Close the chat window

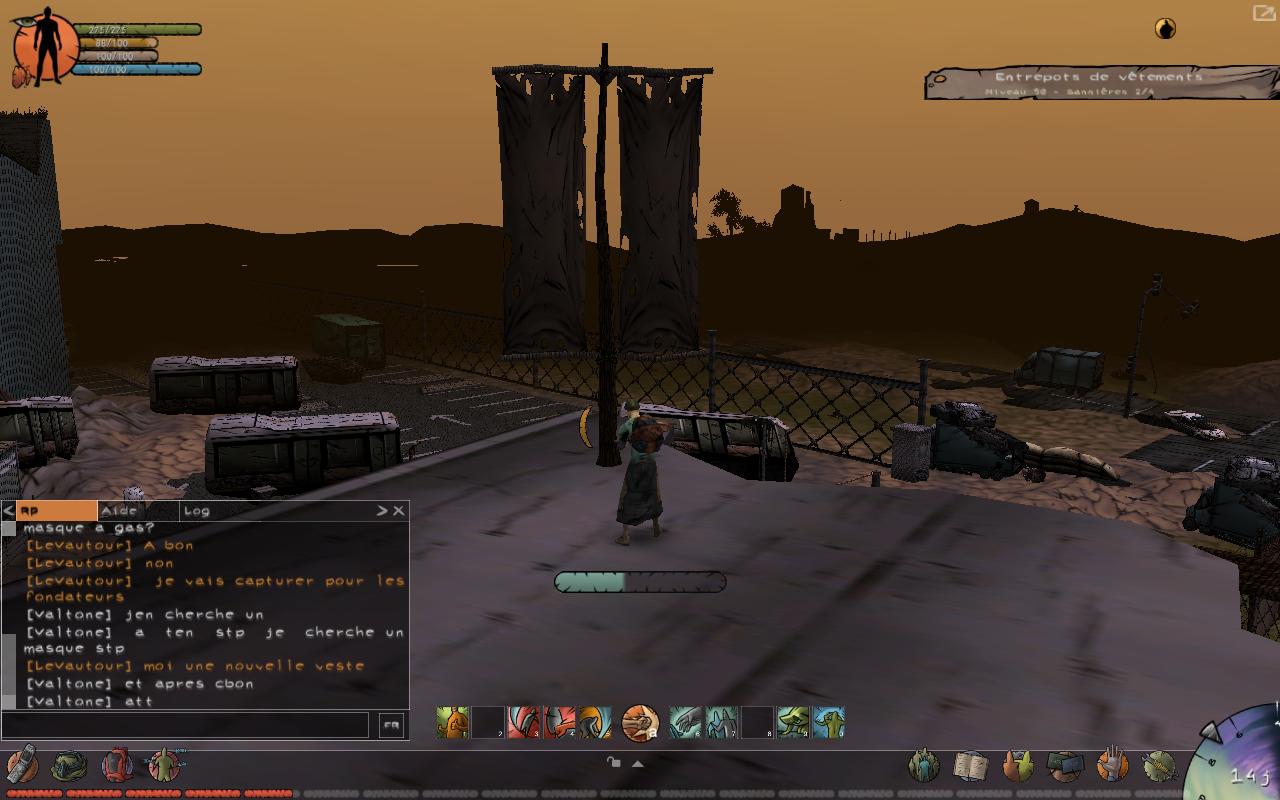399,511
